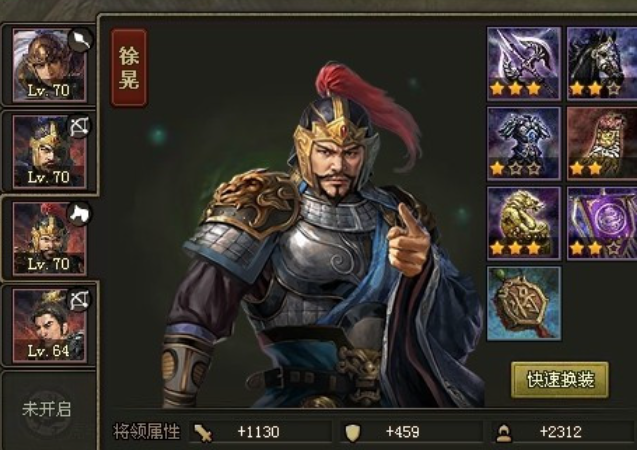Screen dimensions: 637x450
Task: Click the 快速换装 quick-equip button
Action: coord(560,380)
